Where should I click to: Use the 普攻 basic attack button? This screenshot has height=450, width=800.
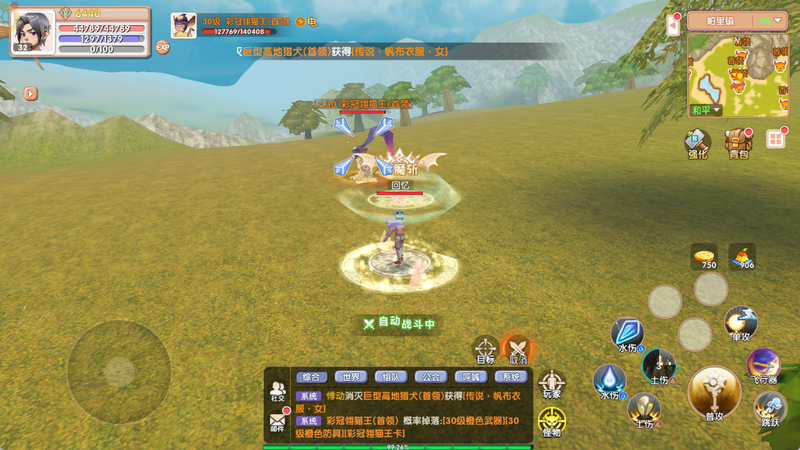click(x=714, y=393)
